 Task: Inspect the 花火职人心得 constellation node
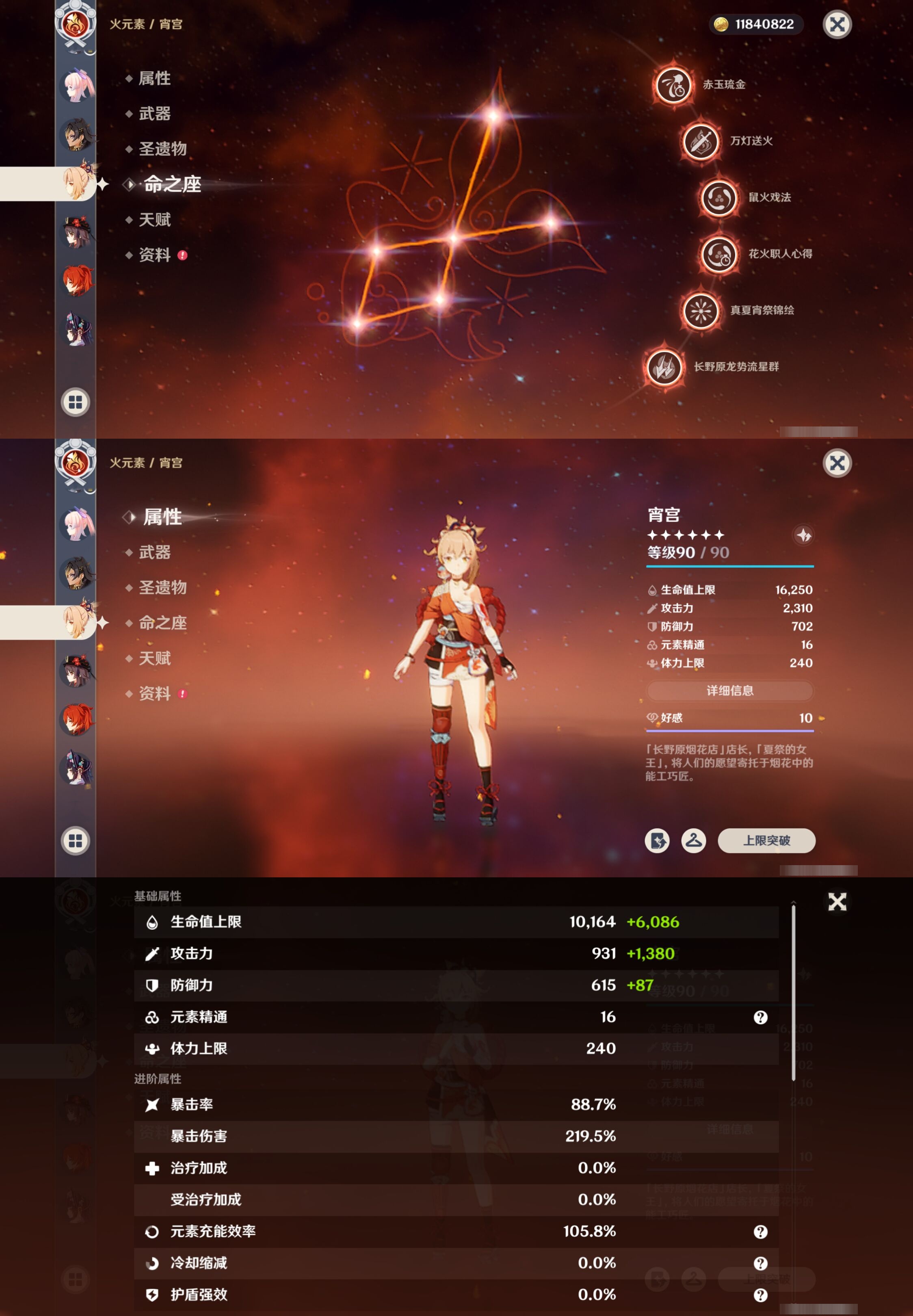(718, 255)
